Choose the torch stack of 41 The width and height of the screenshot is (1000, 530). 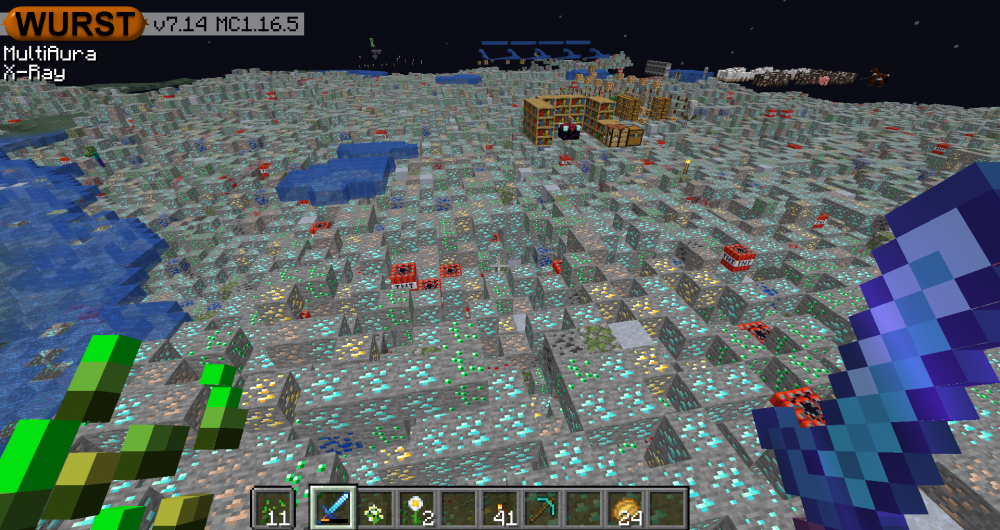tap(502, 508)
